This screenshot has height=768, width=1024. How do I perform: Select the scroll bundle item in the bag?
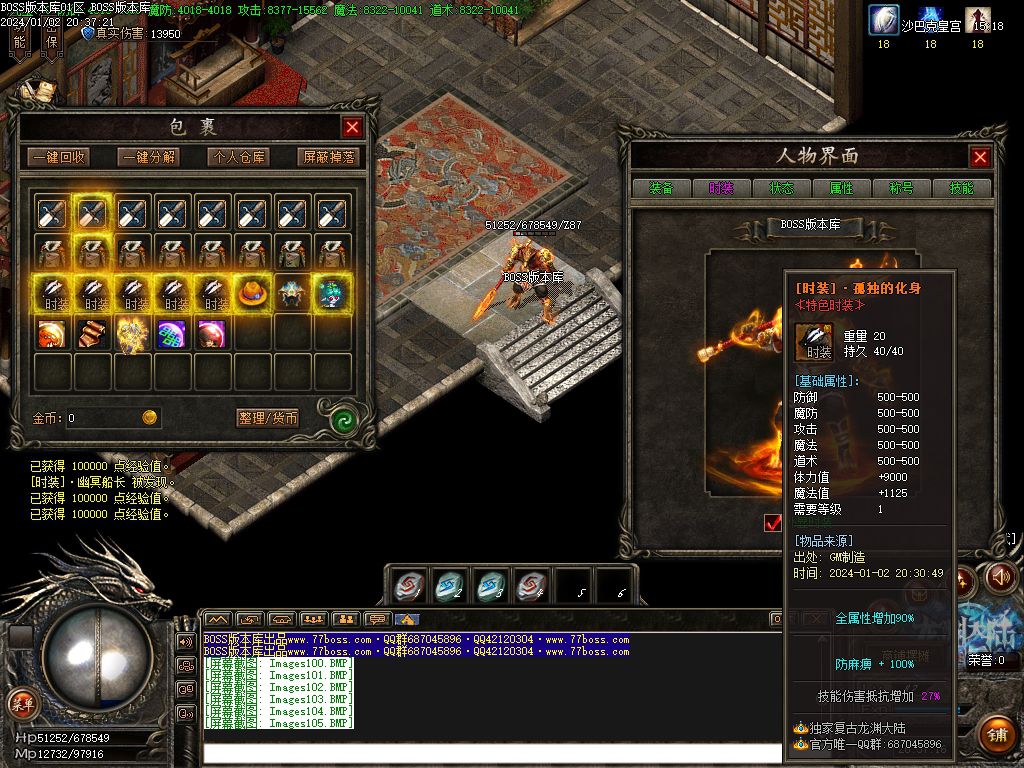92,334
